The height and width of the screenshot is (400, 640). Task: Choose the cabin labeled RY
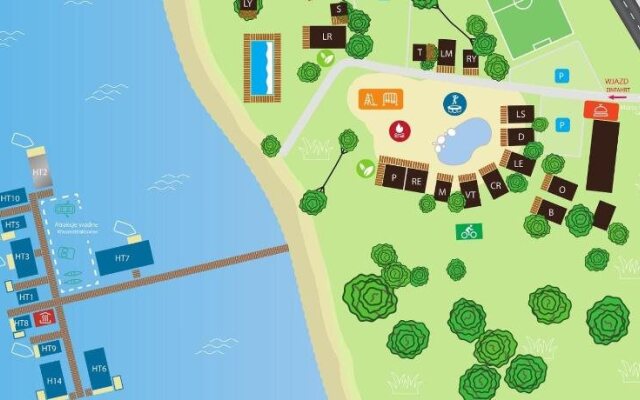click(x=470, y=60)
